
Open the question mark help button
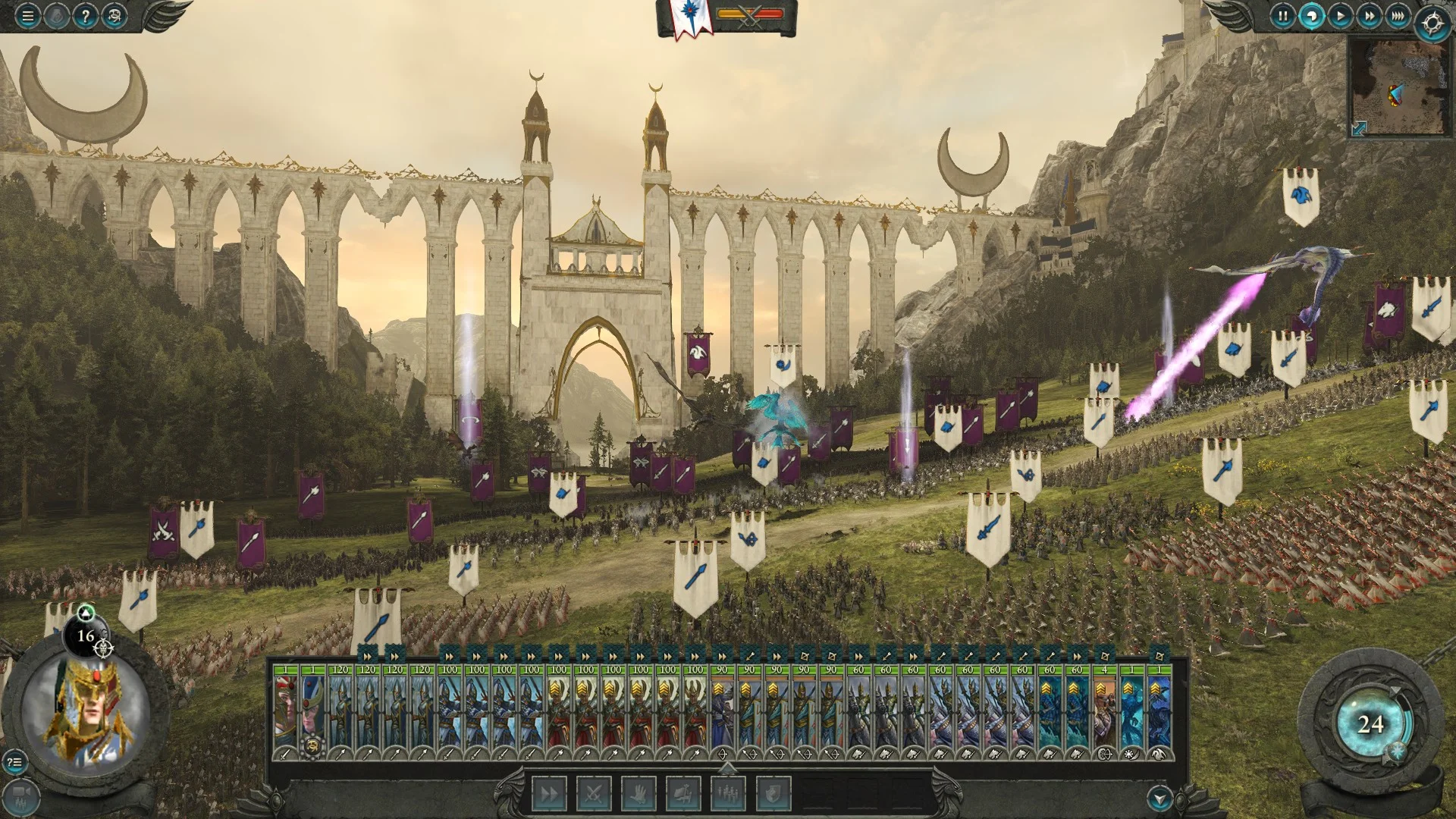[x=86, y=15]
